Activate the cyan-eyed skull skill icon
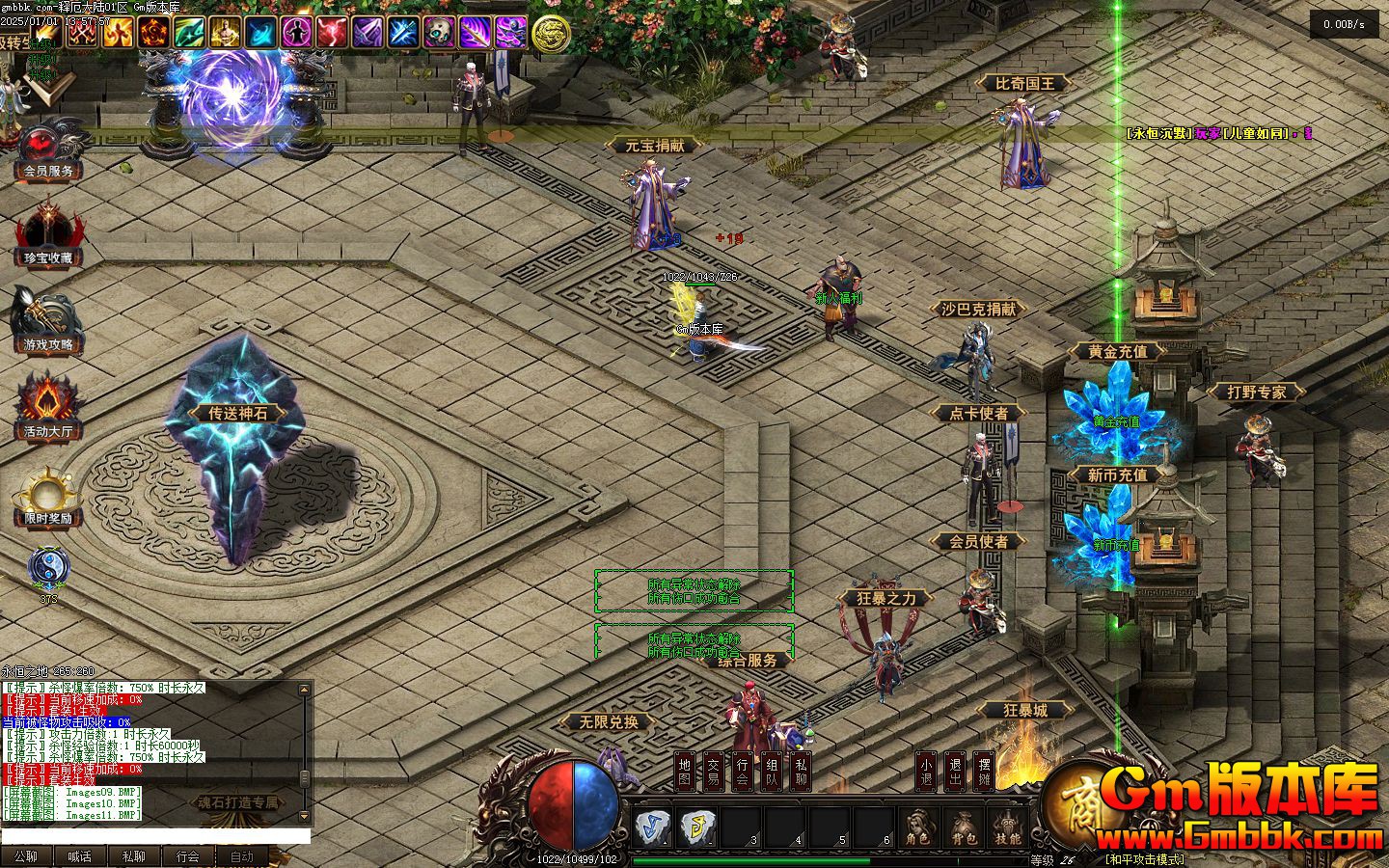Screen dimensions: 1389x868 pyautogui.click(x=438, y=33)
